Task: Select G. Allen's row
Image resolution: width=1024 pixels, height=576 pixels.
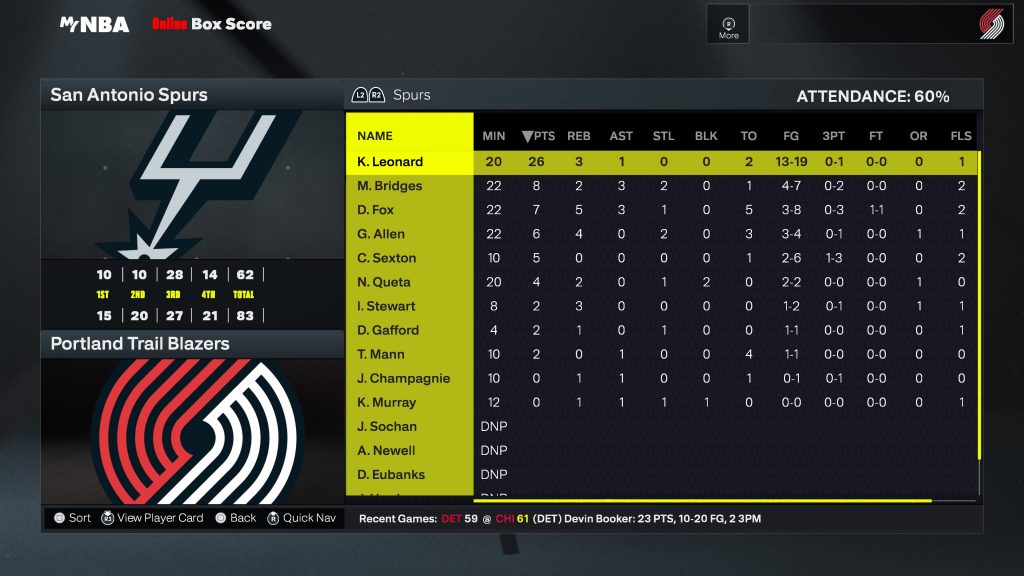Action: click(381, 234)
